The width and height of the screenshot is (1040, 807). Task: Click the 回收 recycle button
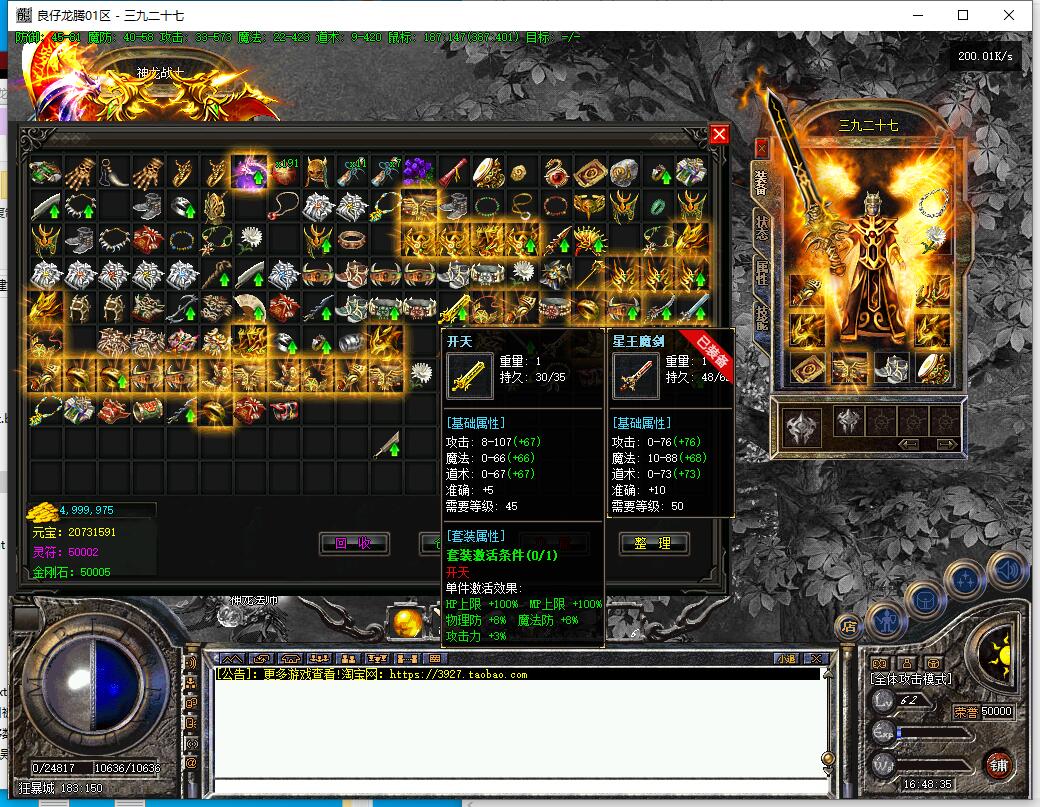pyautogui.click(x=353, y=543)
